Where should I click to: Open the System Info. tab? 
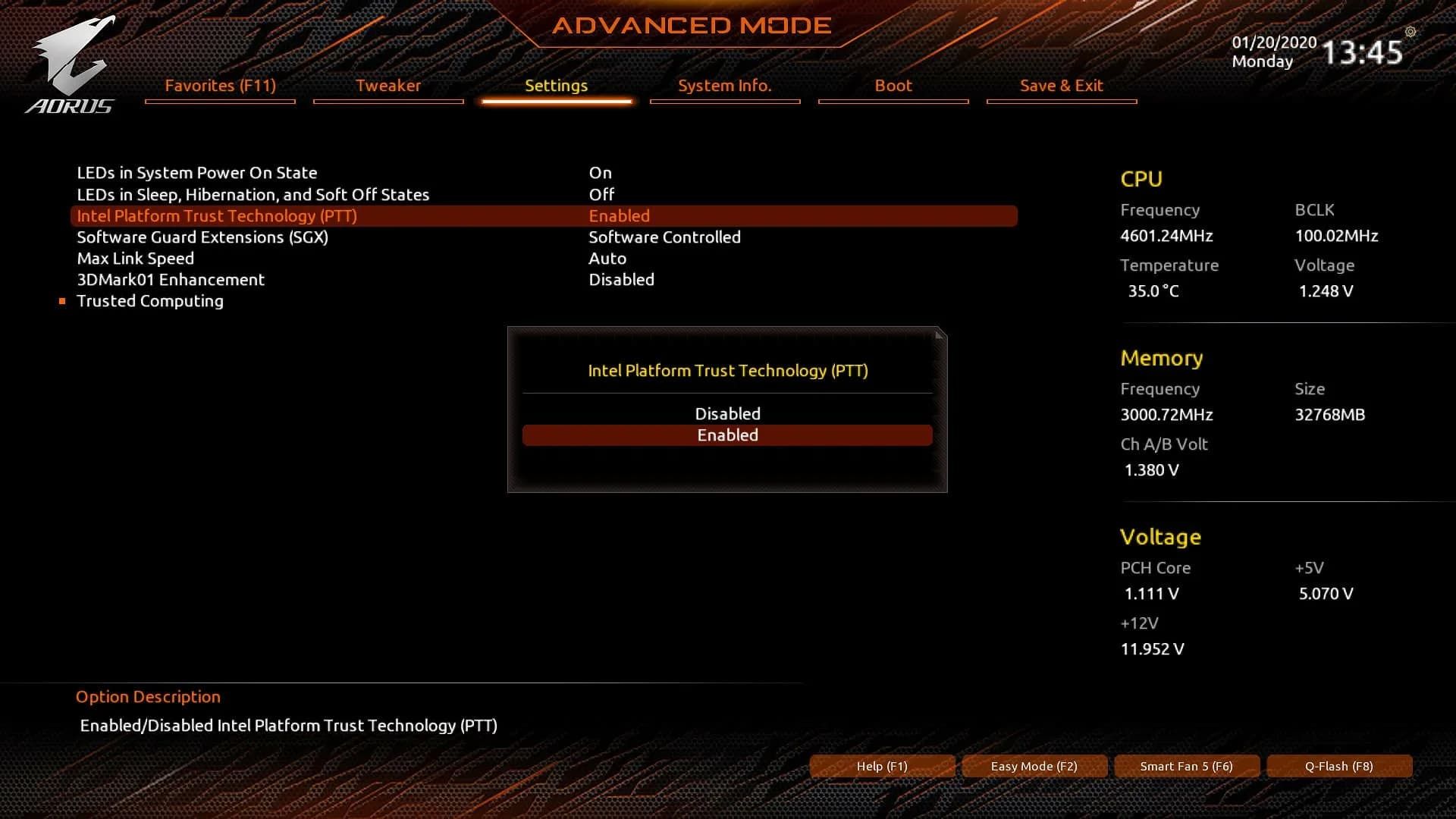pos(724,86)
